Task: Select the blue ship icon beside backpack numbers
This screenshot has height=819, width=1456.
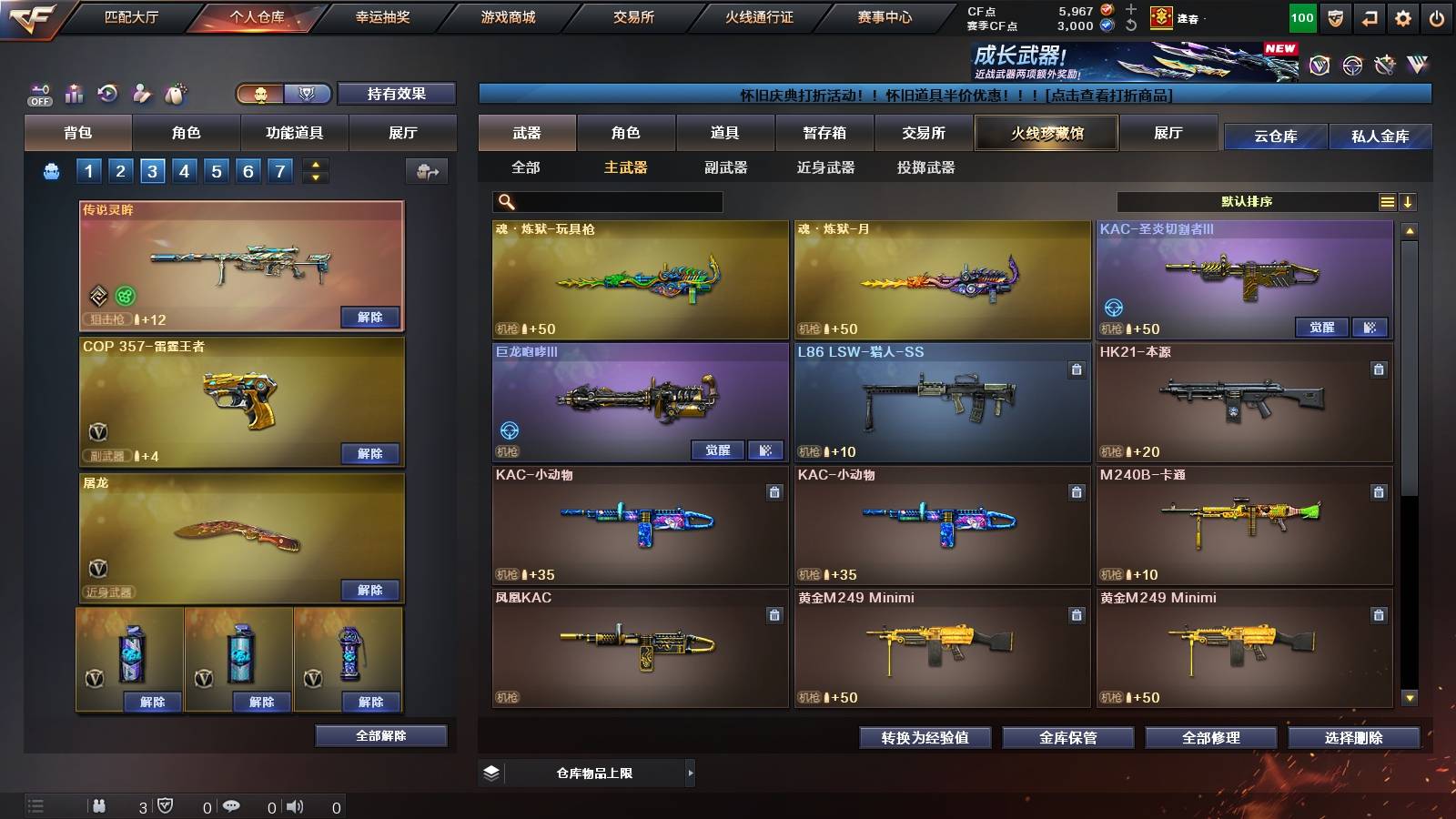Action: point(53,170)
